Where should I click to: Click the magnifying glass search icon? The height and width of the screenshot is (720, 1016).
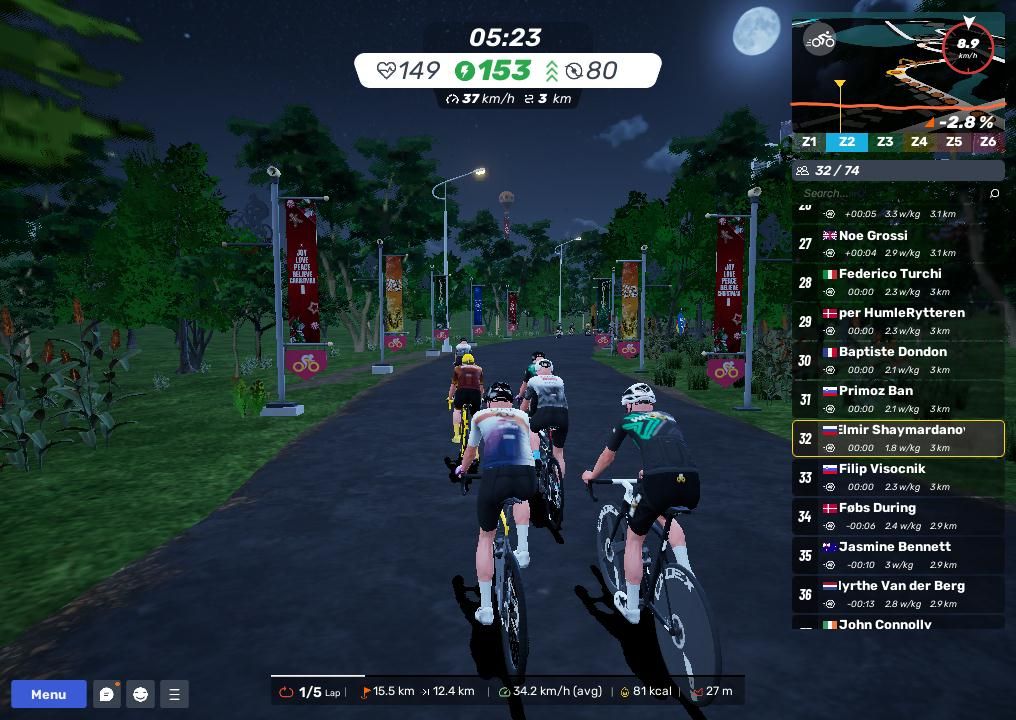point(994,193)
